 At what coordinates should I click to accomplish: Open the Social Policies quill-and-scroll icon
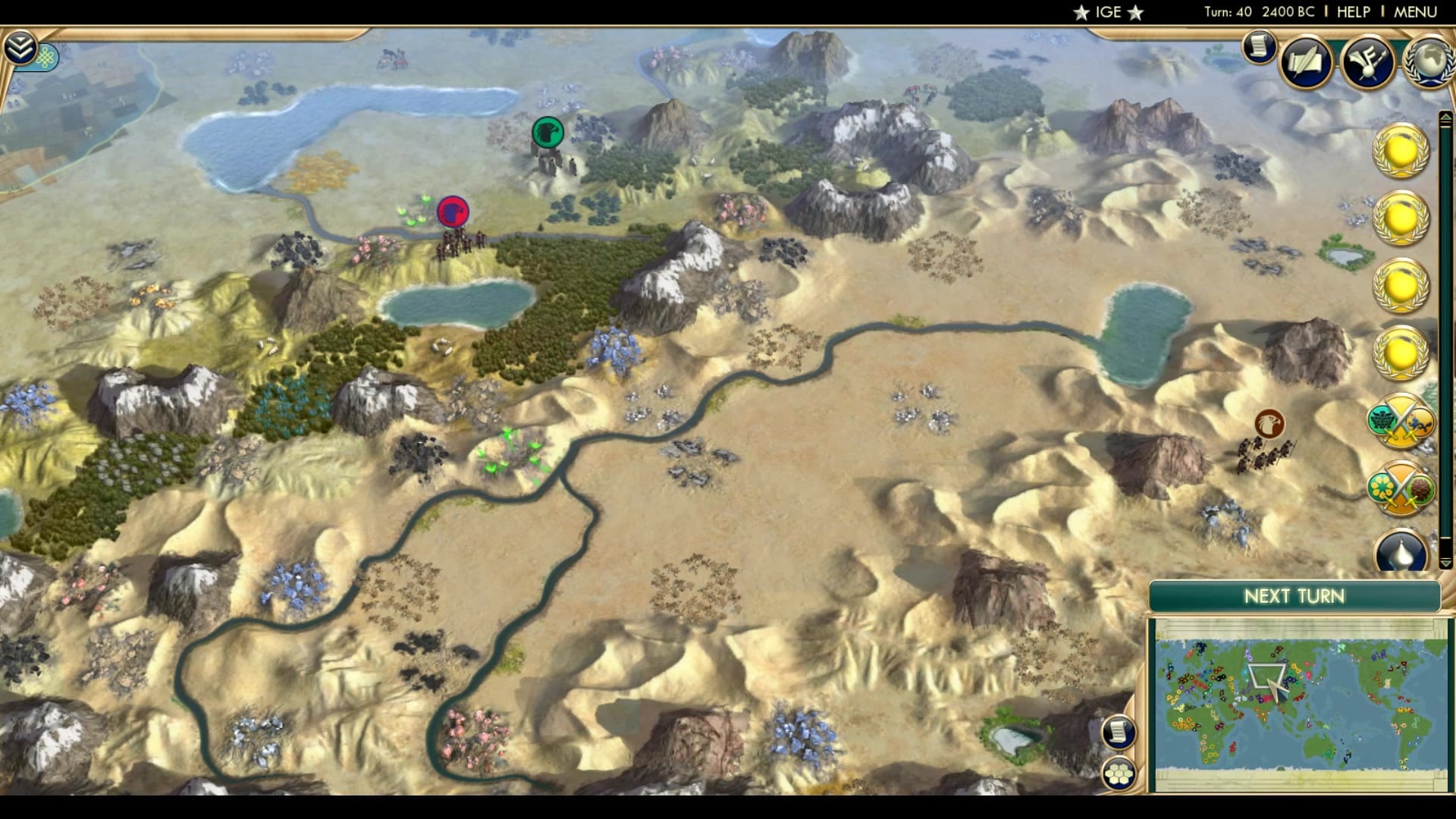coord(1306,61)
